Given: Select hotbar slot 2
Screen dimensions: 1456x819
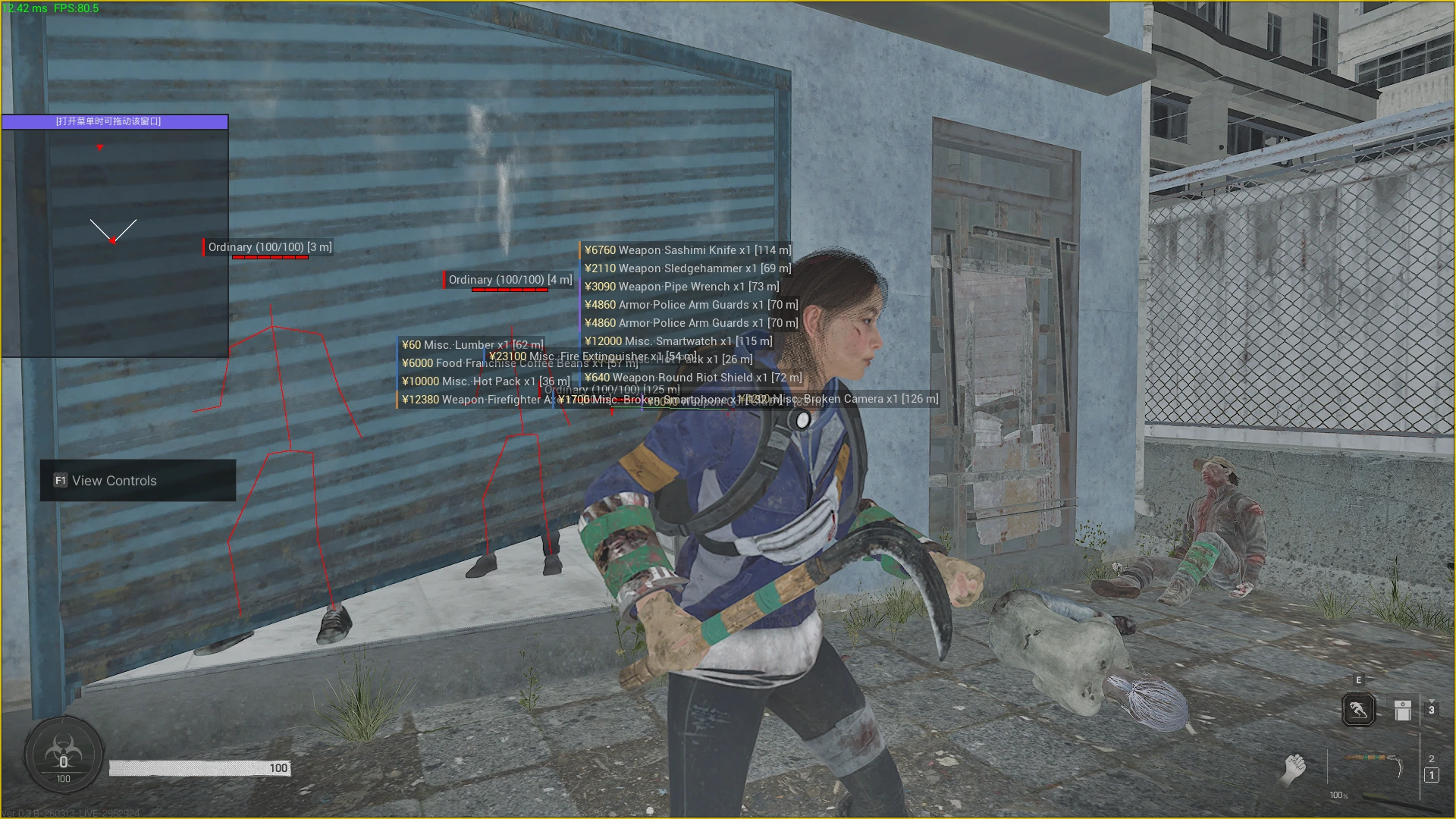Looking at the screenshot, I should (x=1432, y=758).
